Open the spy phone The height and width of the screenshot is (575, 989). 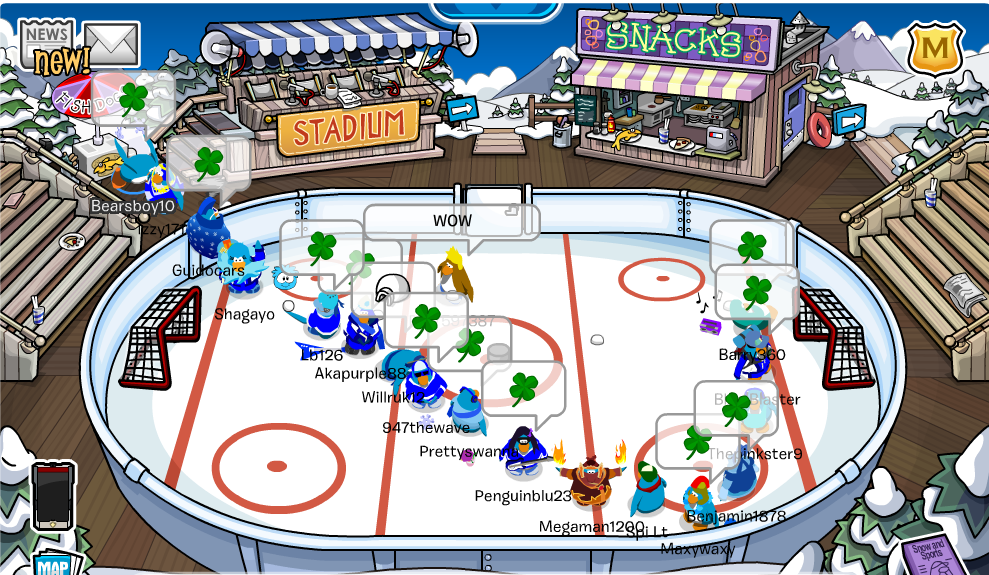[x=53, y=496]
